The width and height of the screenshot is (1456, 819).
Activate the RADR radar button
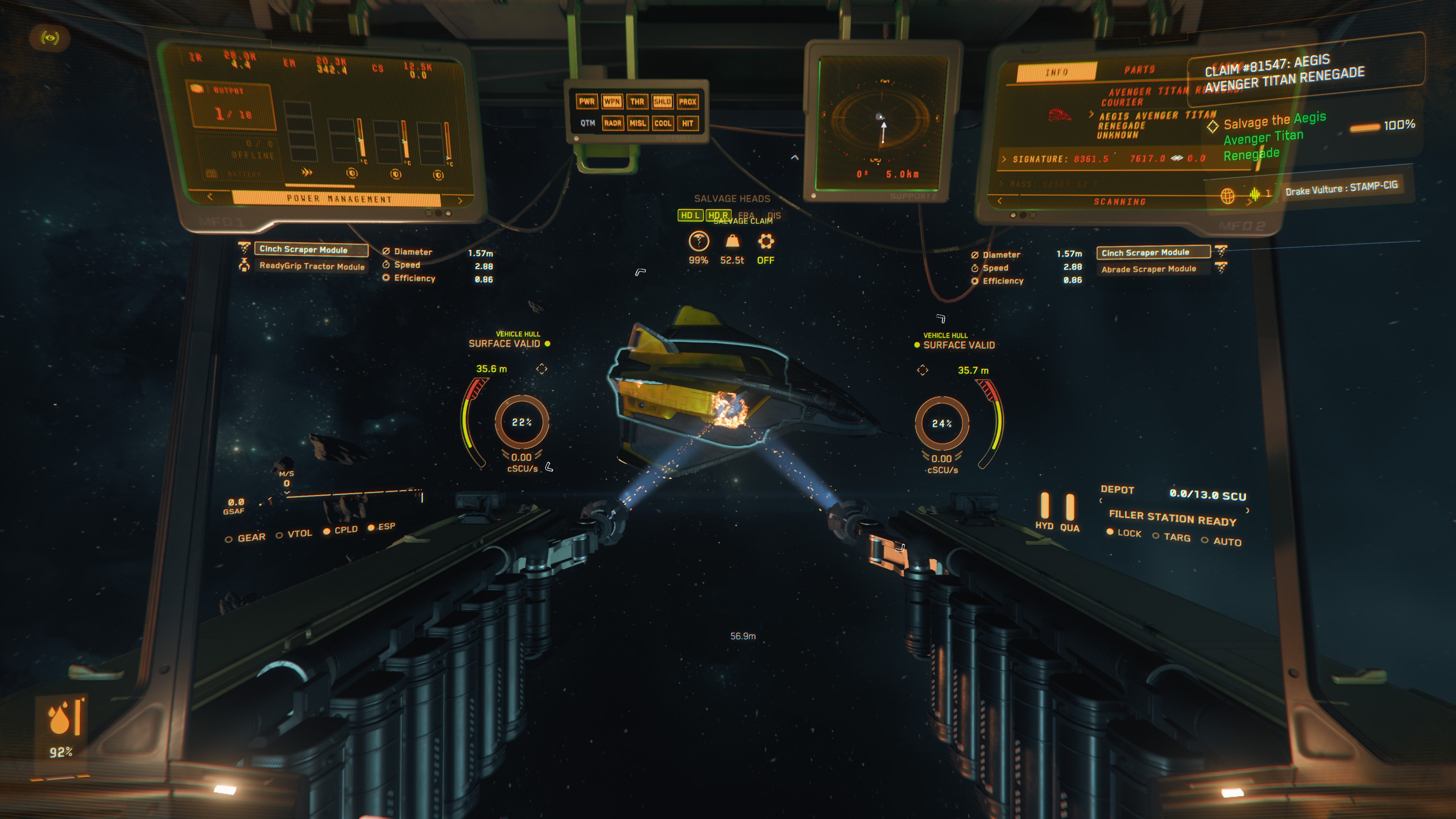(612, 123)
